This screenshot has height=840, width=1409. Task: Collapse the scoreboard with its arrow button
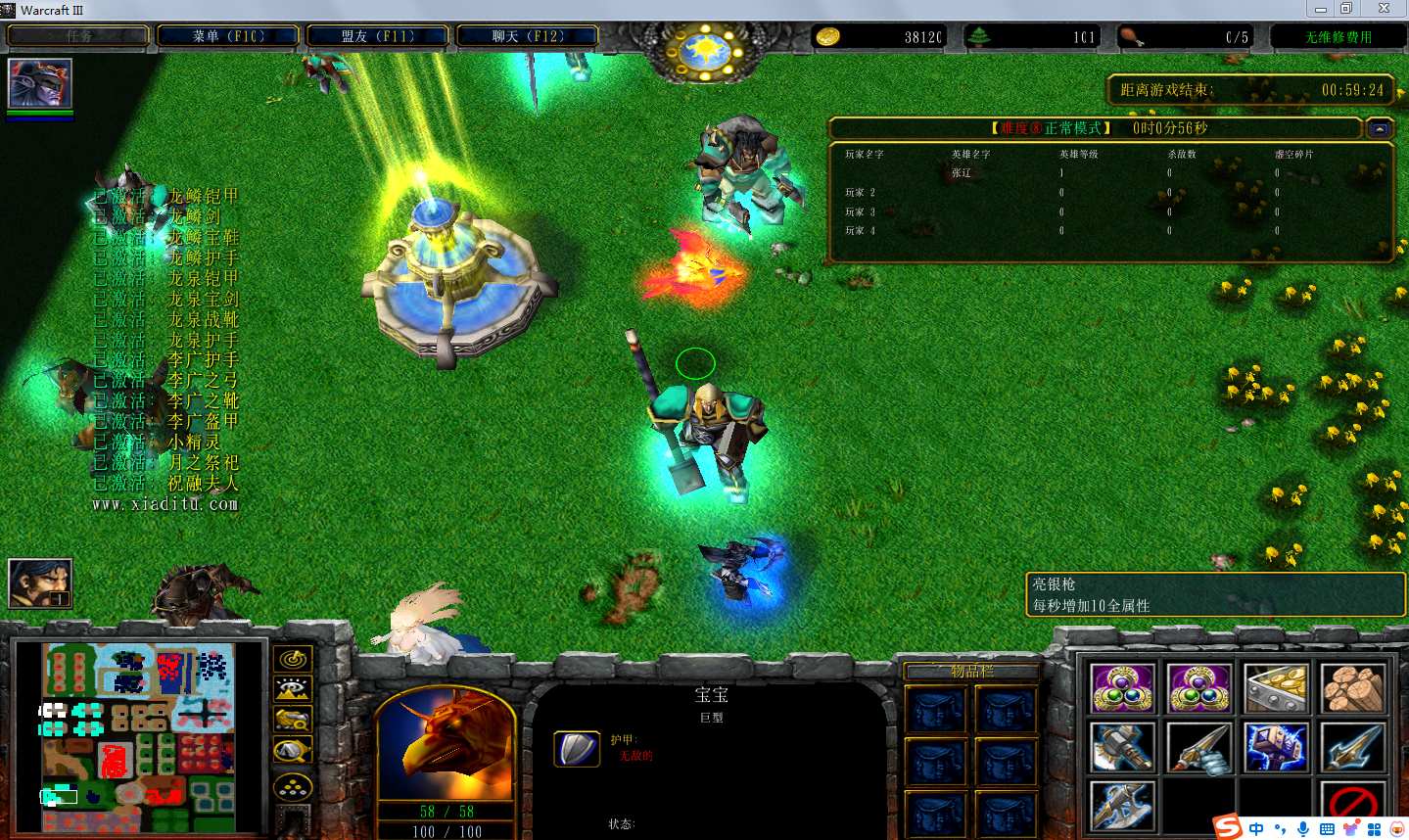pyautogui.click(x=1380, y=128)
